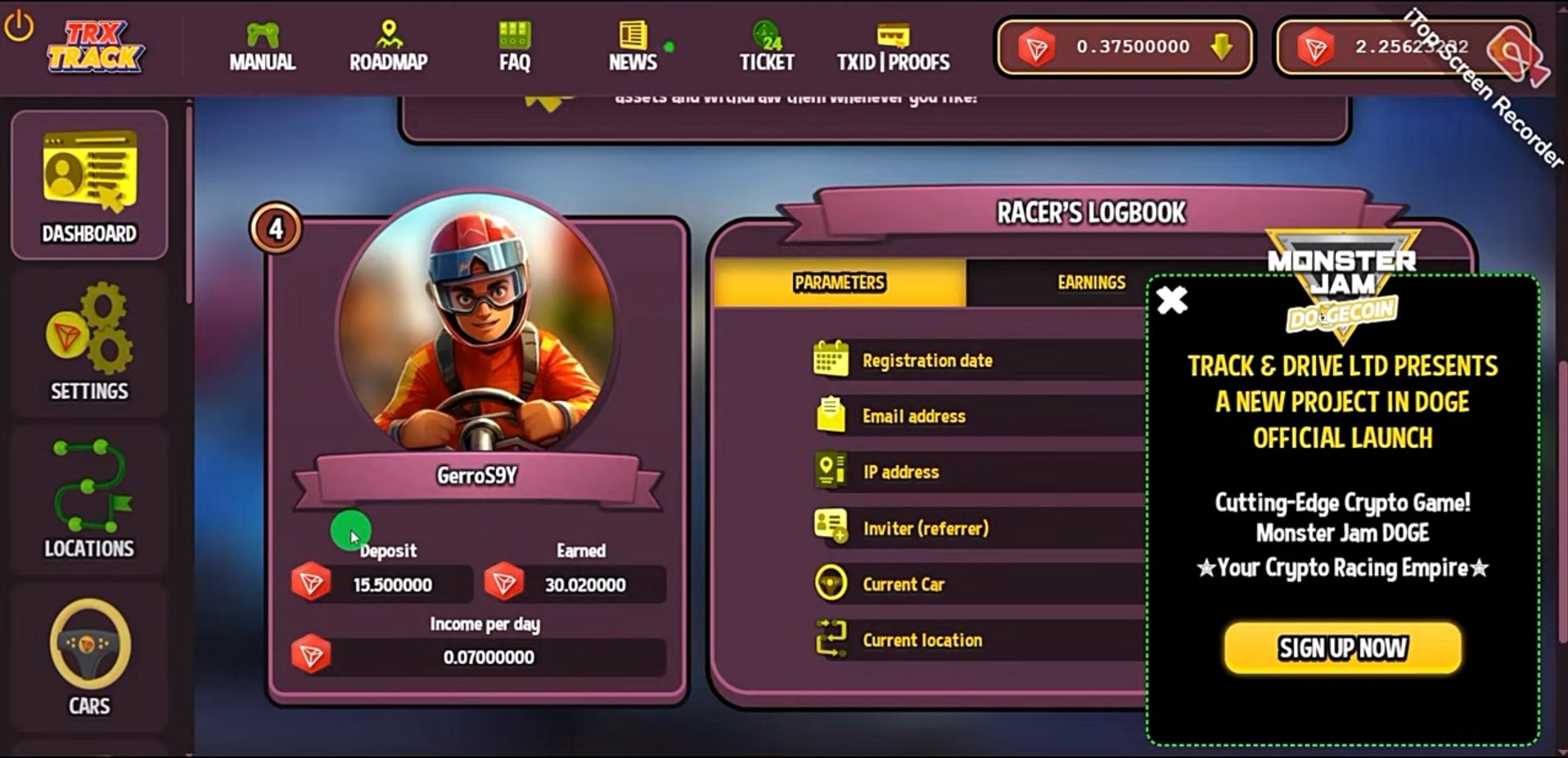Select the Parameters tab

click(839, 282)
